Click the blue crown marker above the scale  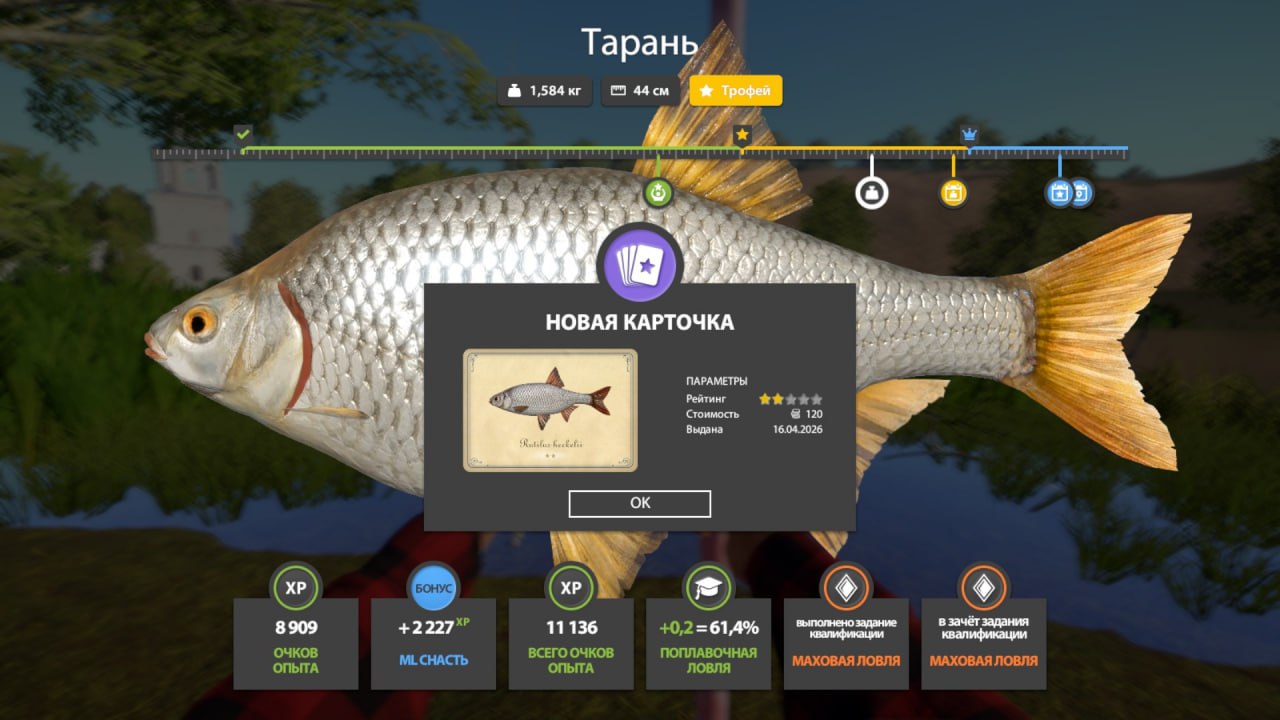coord(968,134)
